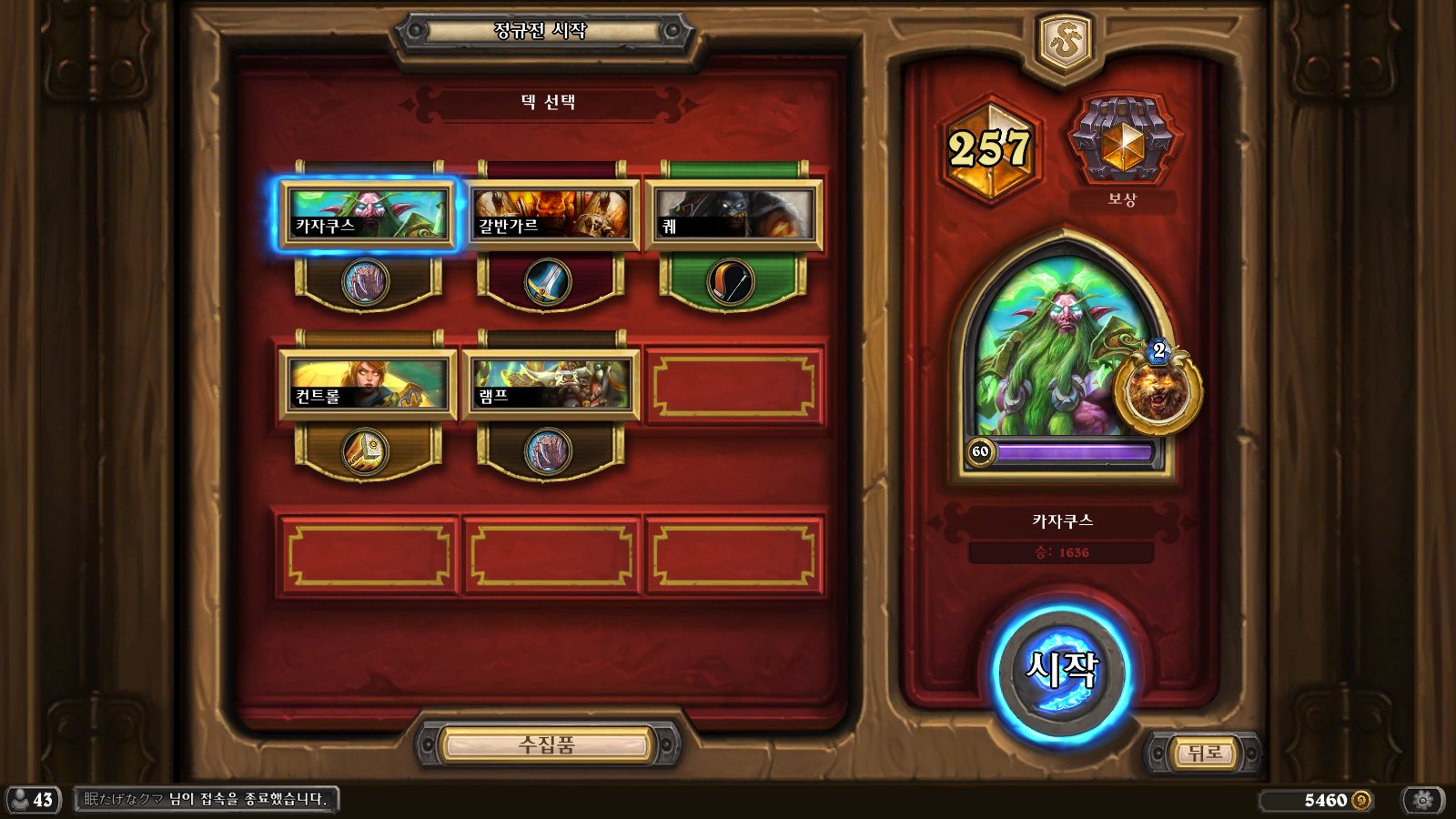Select the 카자쿠스 deck
1456x819 pixels.
(x=367, y=216)
